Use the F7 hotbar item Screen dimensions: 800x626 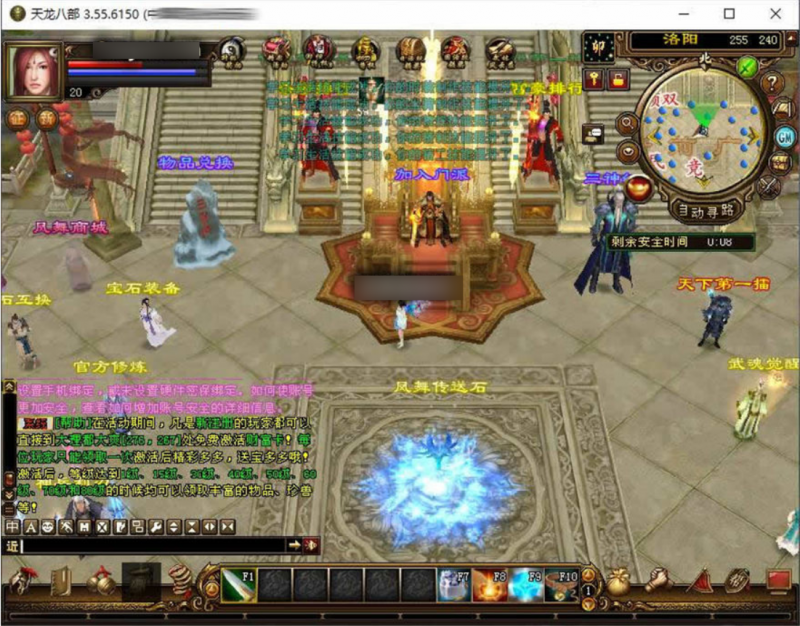[x=453, y=584]
